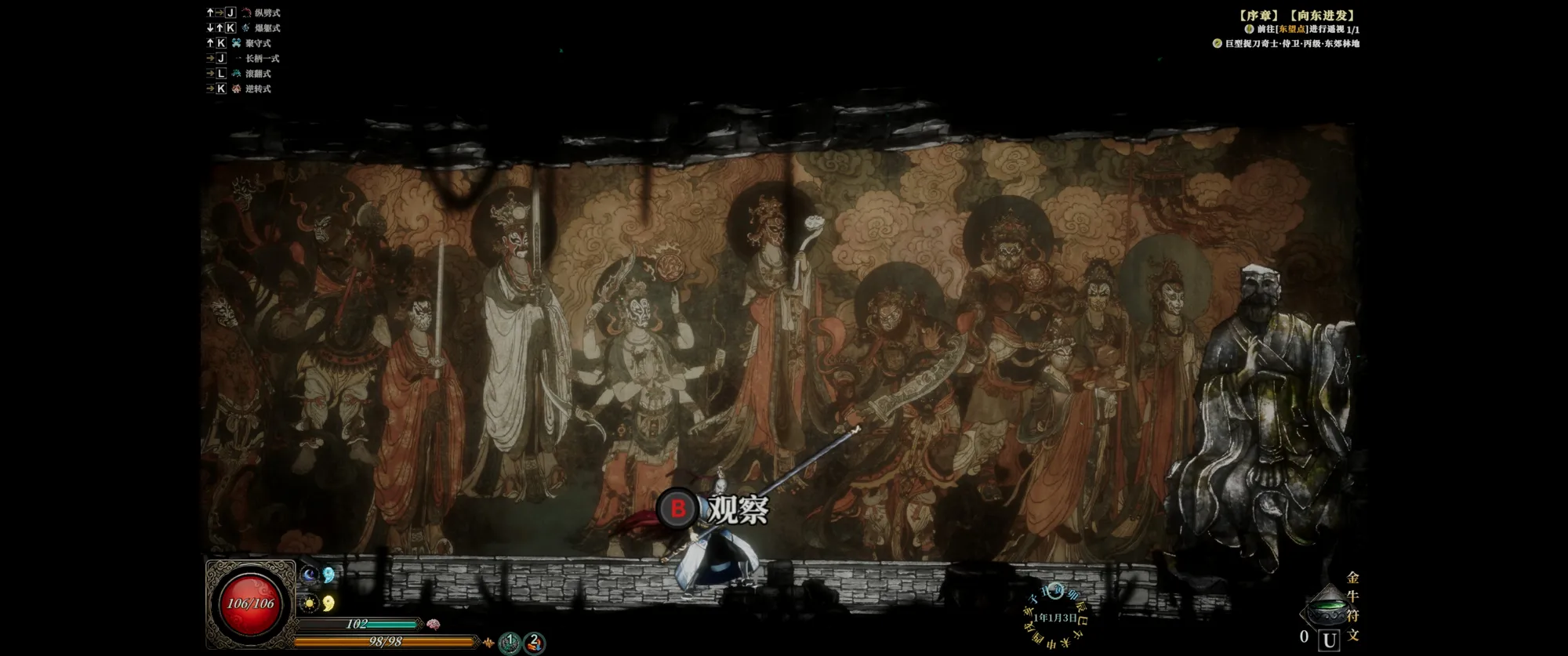This screenshot has height=656, width=1568.
Task: Activate the skill slot numbered 2
Action: coord(534,643)
